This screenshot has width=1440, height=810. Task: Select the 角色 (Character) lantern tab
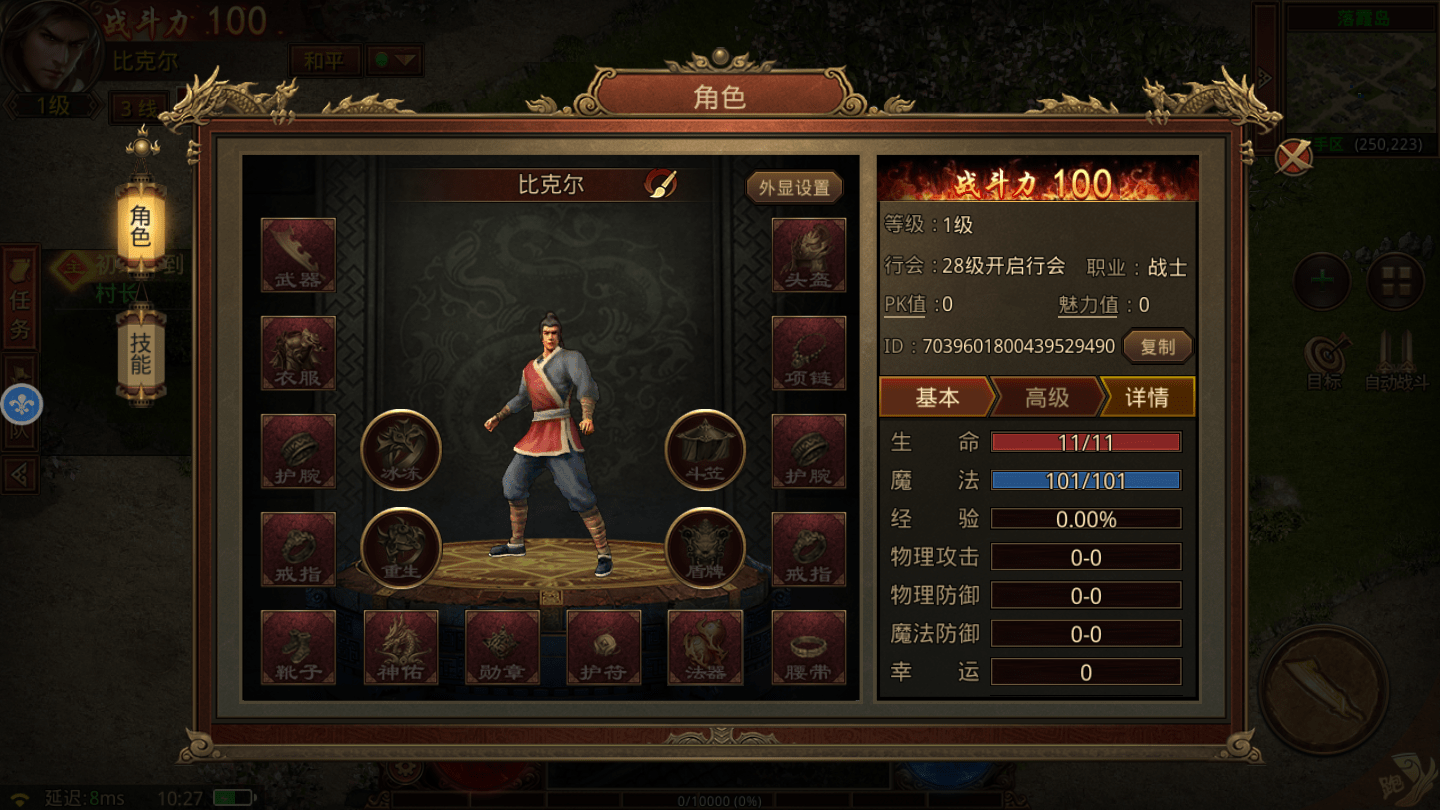(x=141, y=226)
